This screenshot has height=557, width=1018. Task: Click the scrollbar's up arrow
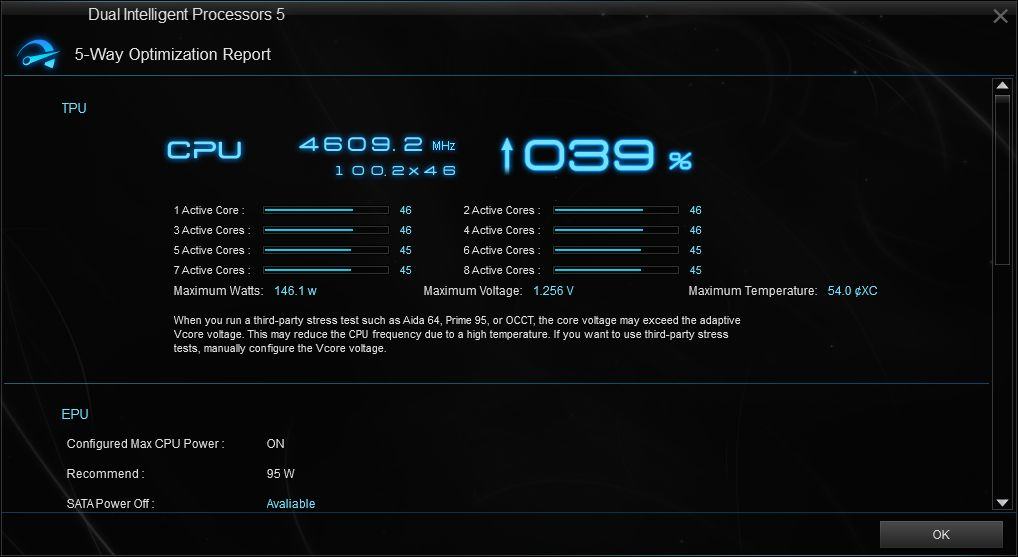click(1002, 87)
